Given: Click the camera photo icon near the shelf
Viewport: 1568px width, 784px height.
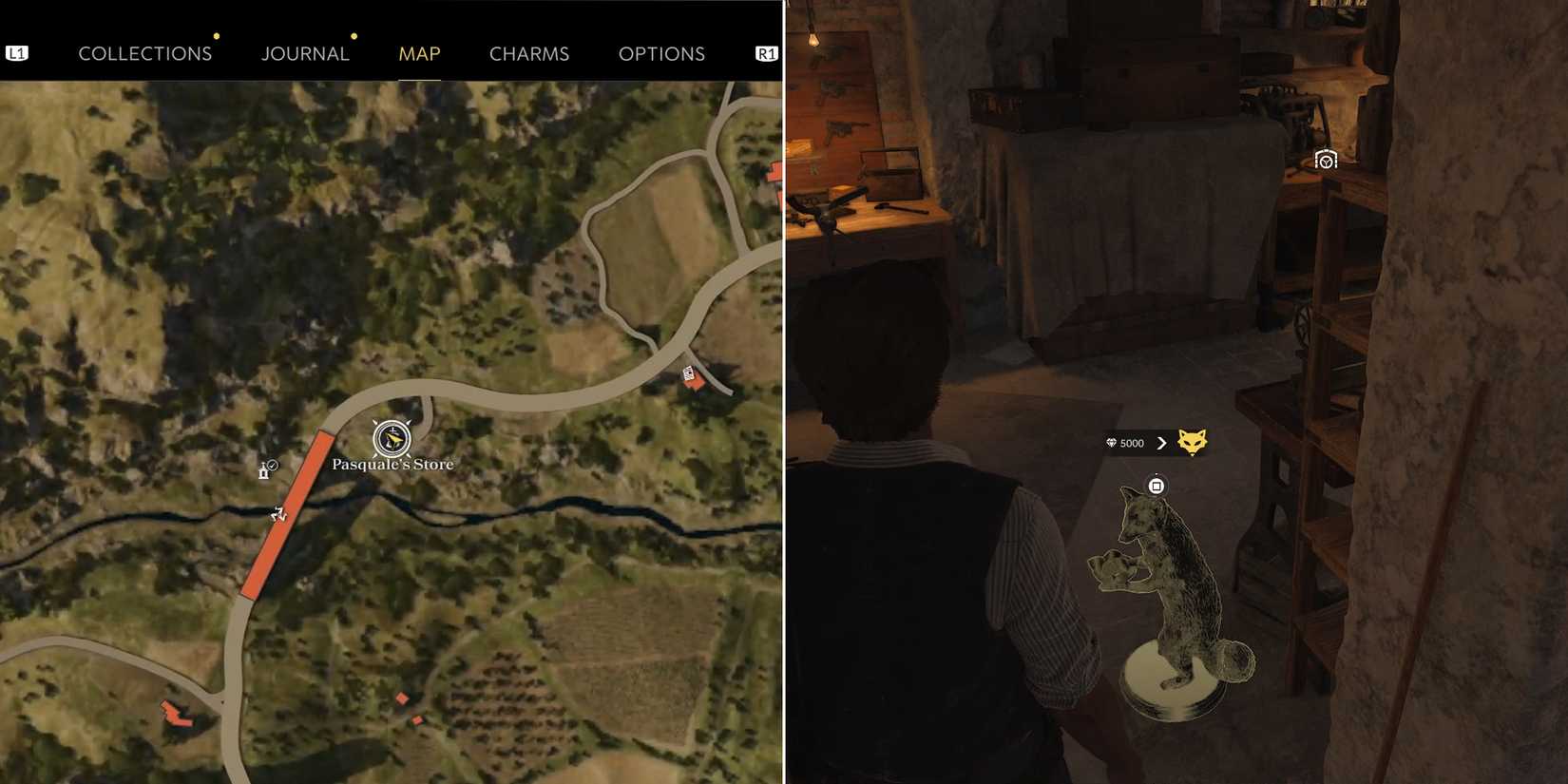Looking at the screenshot, I should 1325,159.
